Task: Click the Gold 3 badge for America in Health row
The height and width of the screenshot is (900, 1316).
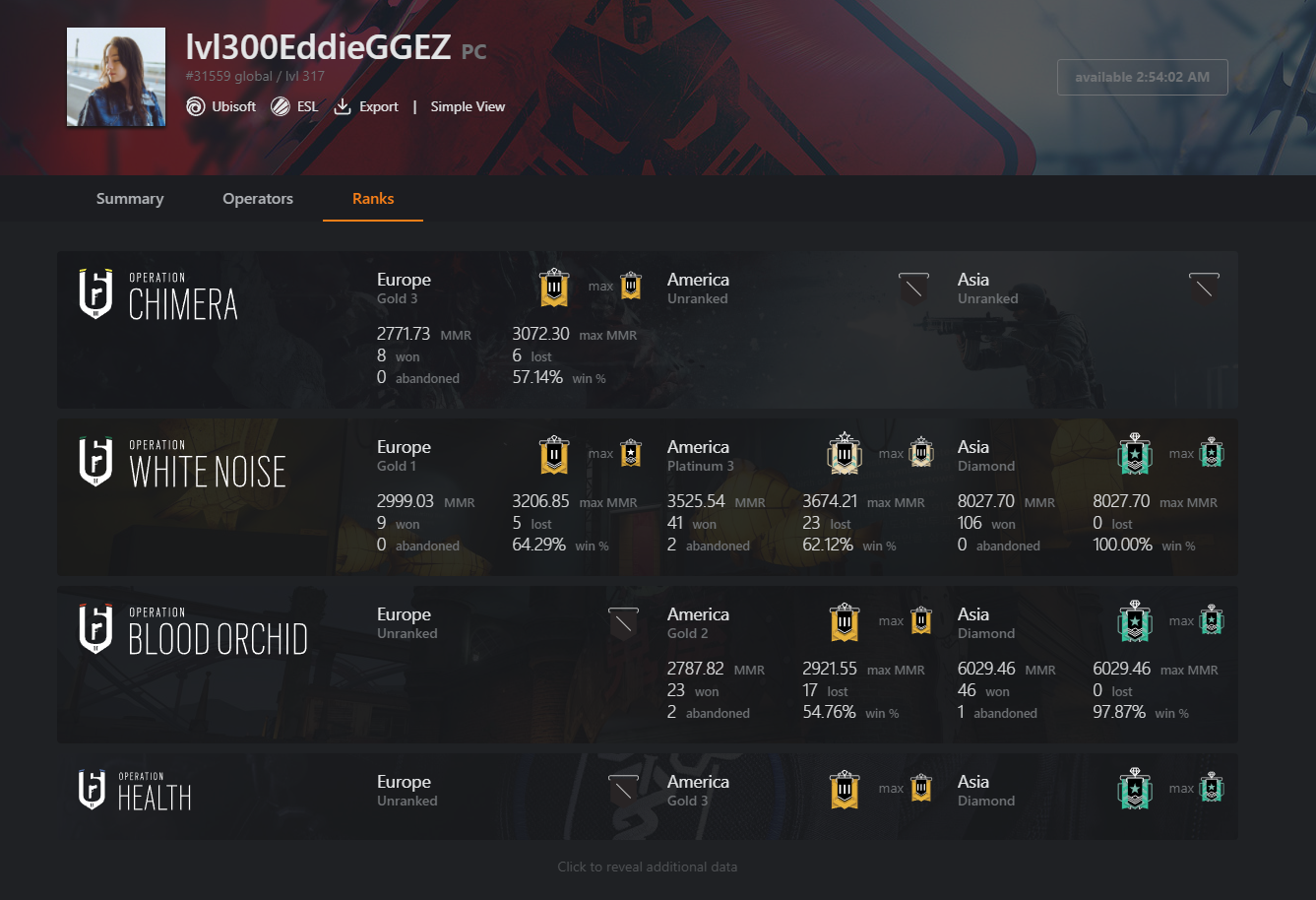Action: pos(844,789)
